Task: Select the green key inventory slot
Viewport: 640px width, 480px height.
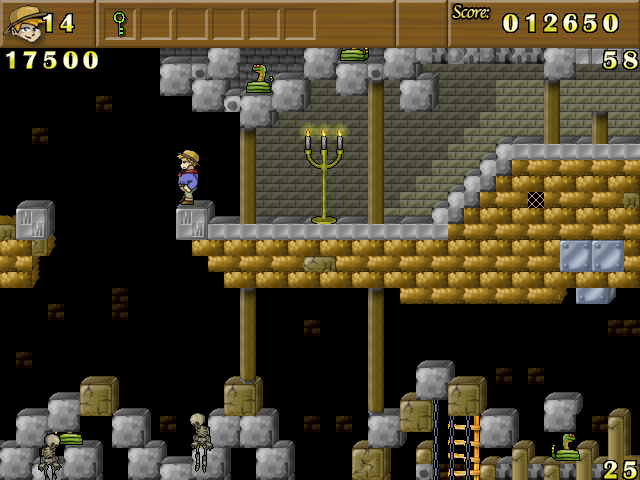Action: click(x=120, y=22)
